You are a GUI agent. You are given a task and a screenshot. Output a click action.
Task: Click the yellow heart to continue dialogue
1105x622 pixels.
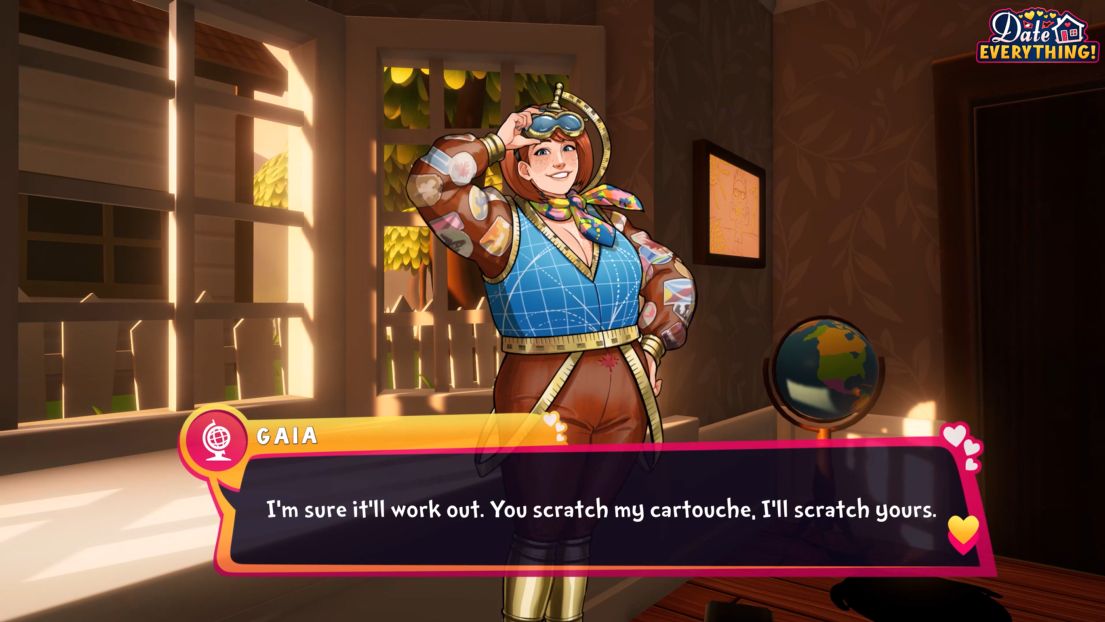point(962,530)
